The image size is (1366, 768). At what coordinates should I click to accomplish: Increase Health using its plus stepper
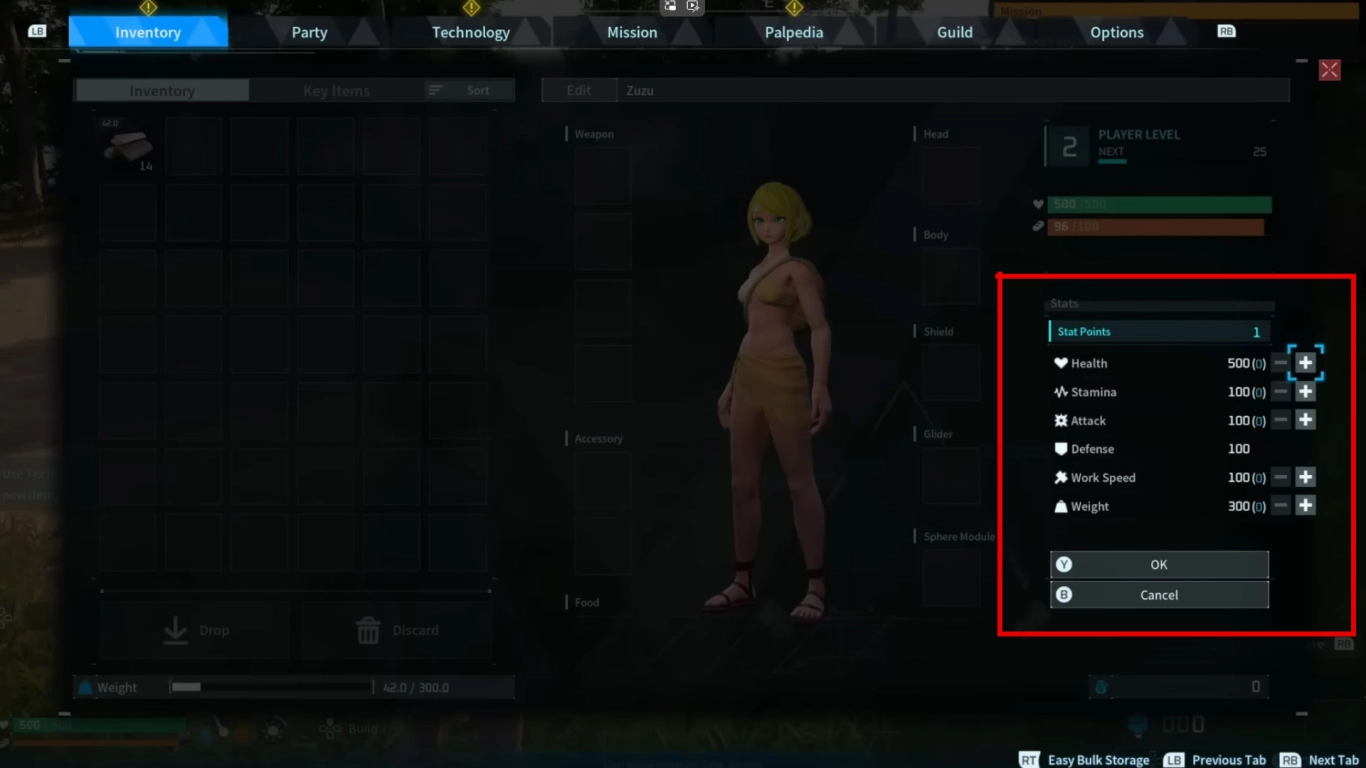[x=1305, y=363]
